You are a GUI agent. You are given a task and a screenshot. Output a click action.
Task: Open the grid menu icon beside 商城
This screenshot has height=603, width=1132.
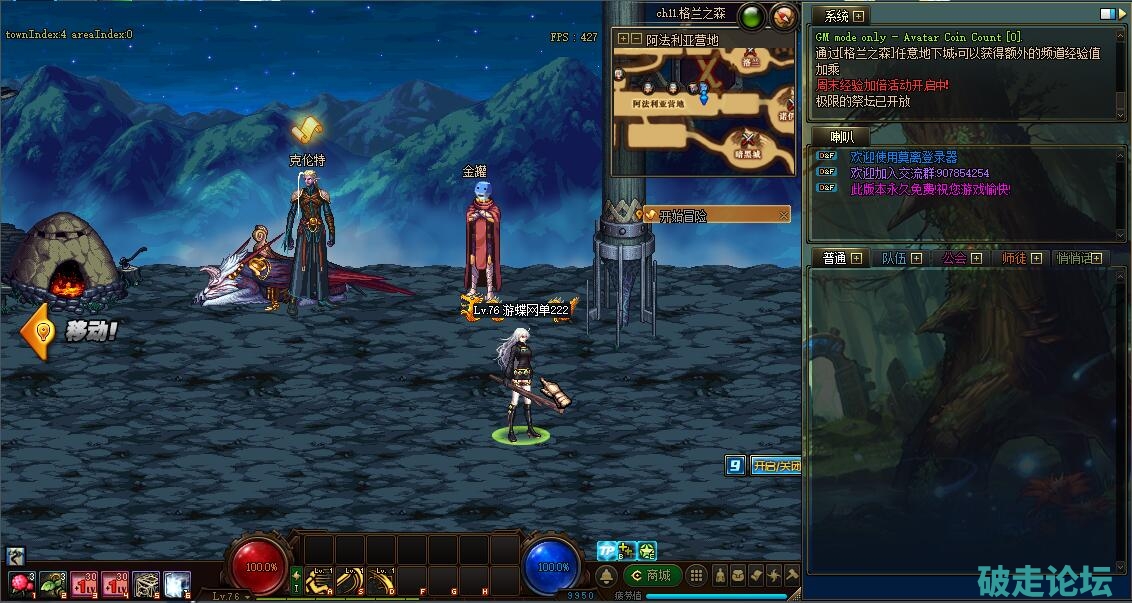click(696, 575)
